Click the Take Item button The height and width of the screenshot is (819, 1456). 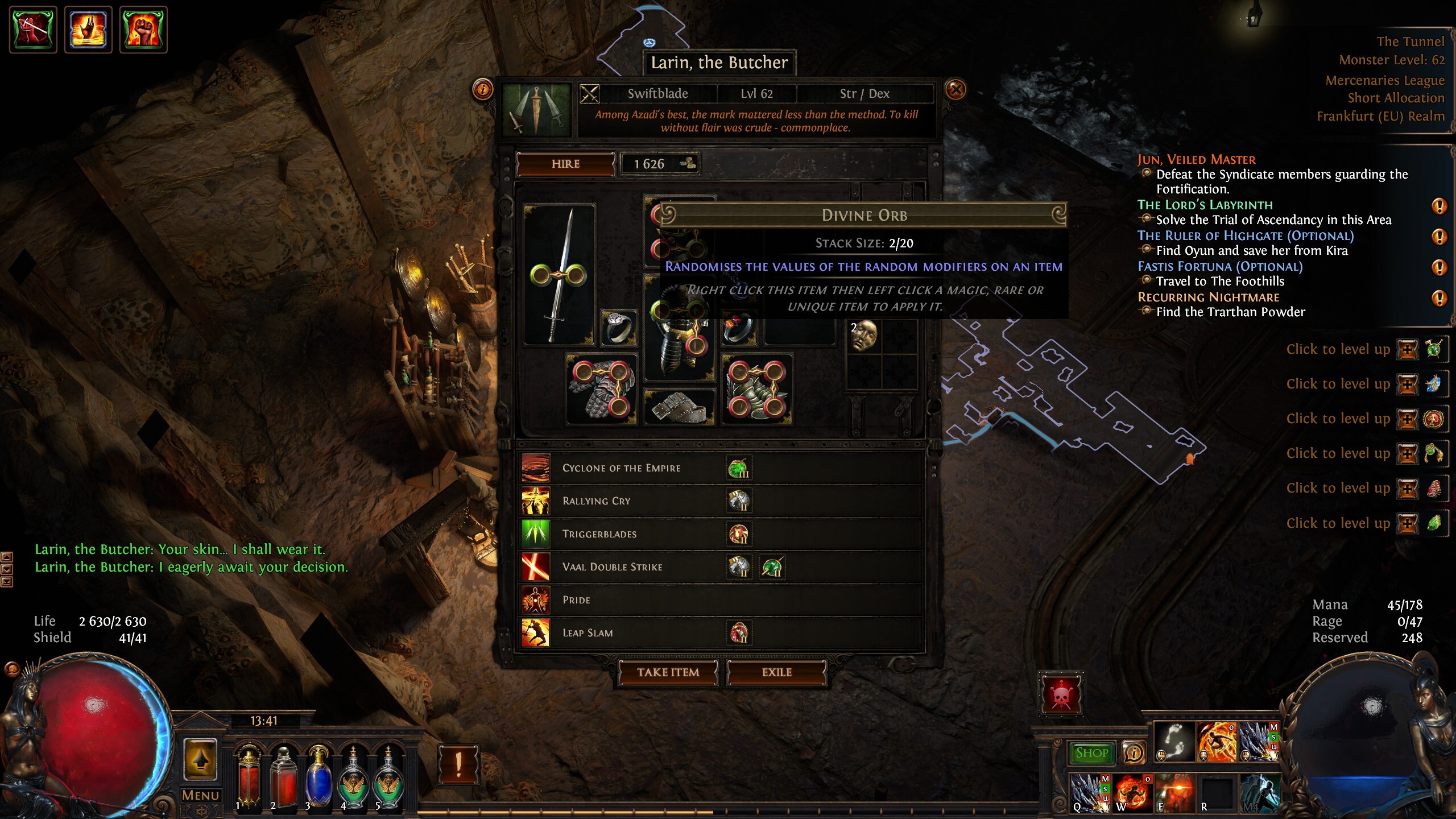point(668,672)
